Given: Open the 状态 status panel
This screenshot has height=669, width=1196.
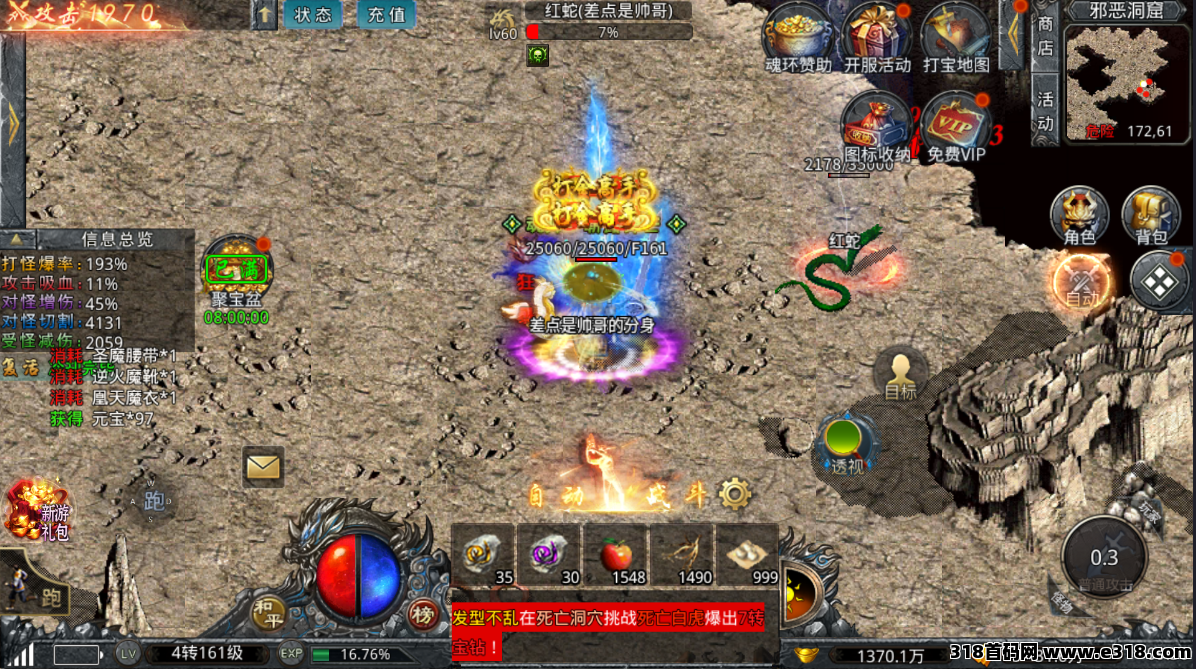Looking at the screenshot, I should click(314, 15).
